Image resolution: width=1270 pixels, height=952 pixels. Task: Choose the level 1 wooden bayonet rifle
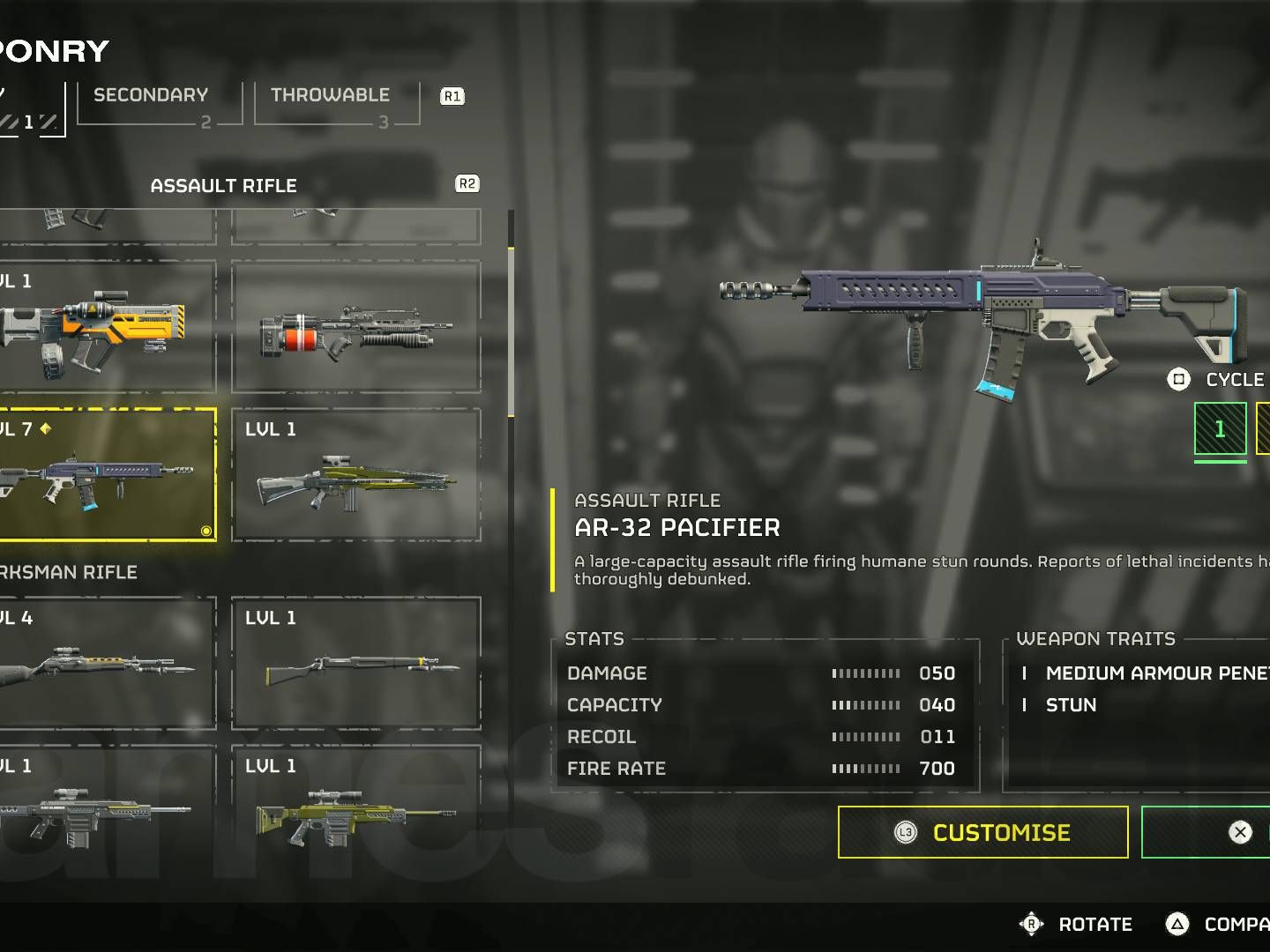[x=356, y=663]
